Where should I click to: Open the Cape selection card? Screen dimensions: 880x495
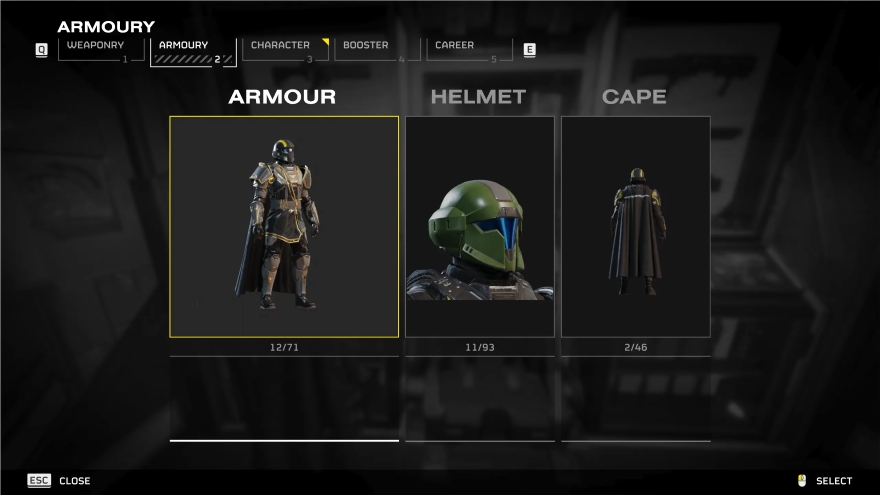(635, 227)
